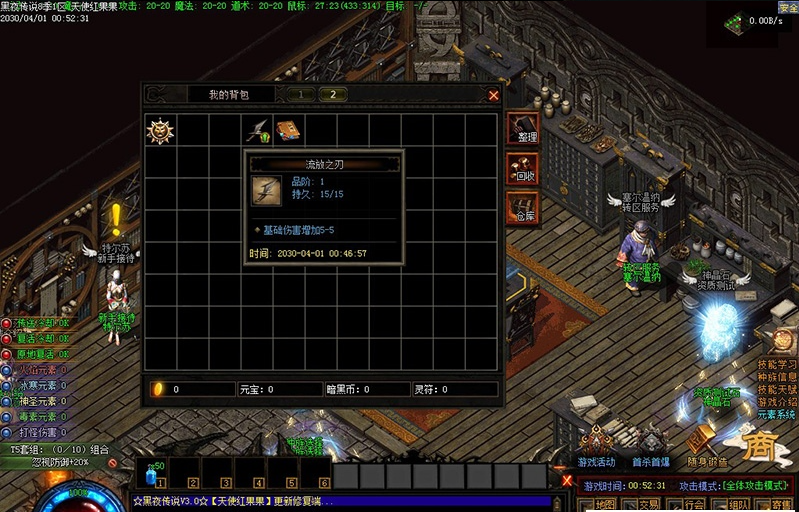Open 游戏活动 game events icon
Viewport: 799px width, 512px height.
click(x=598, y=446)
